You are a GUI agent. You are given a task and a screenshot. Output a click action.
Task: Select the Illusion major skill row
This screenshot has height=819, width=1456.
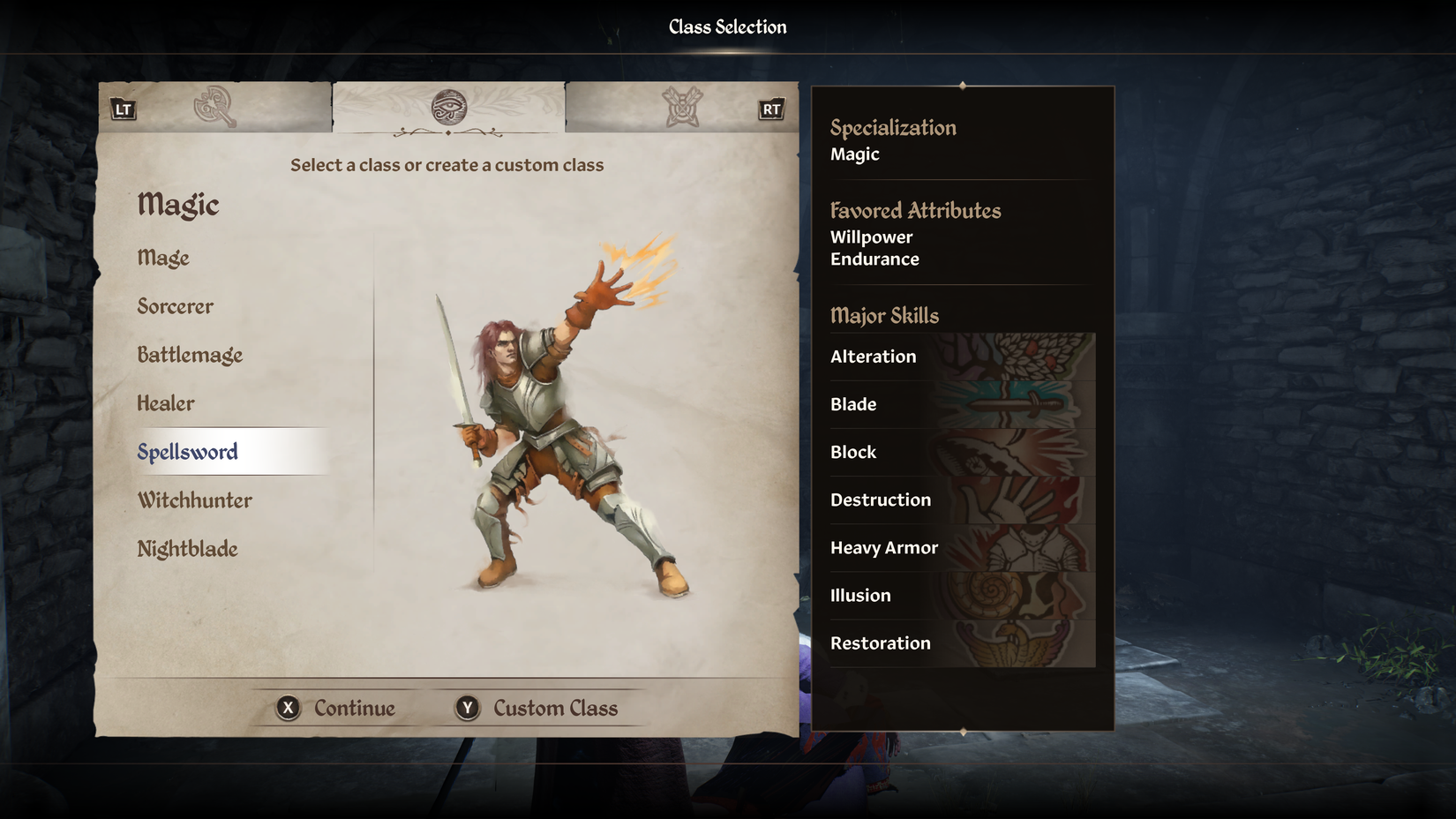962,595
